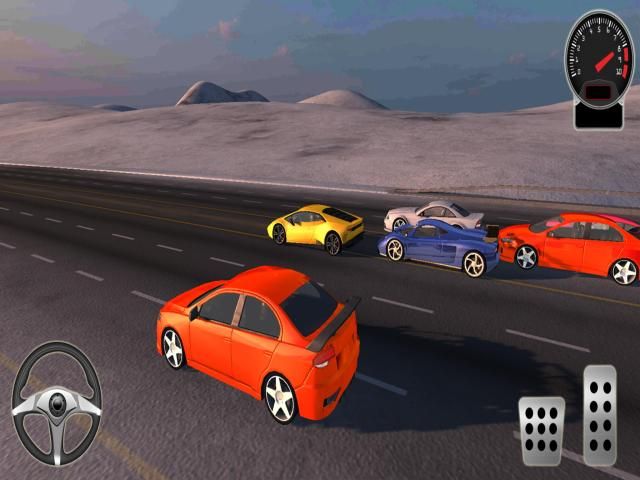The image size is (640, 480).
Task: Hit the wide brake pedal
Action: (x=541, y=430)
